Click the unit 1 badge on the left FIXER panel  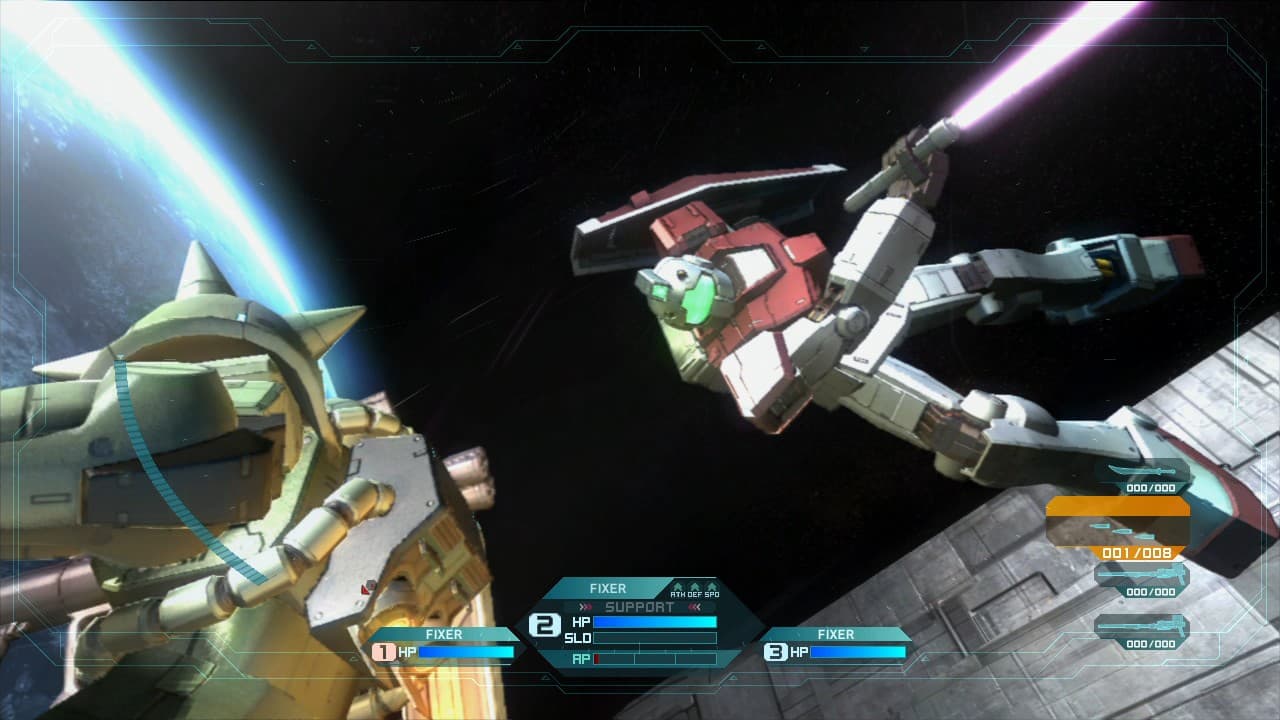[383, 653]
